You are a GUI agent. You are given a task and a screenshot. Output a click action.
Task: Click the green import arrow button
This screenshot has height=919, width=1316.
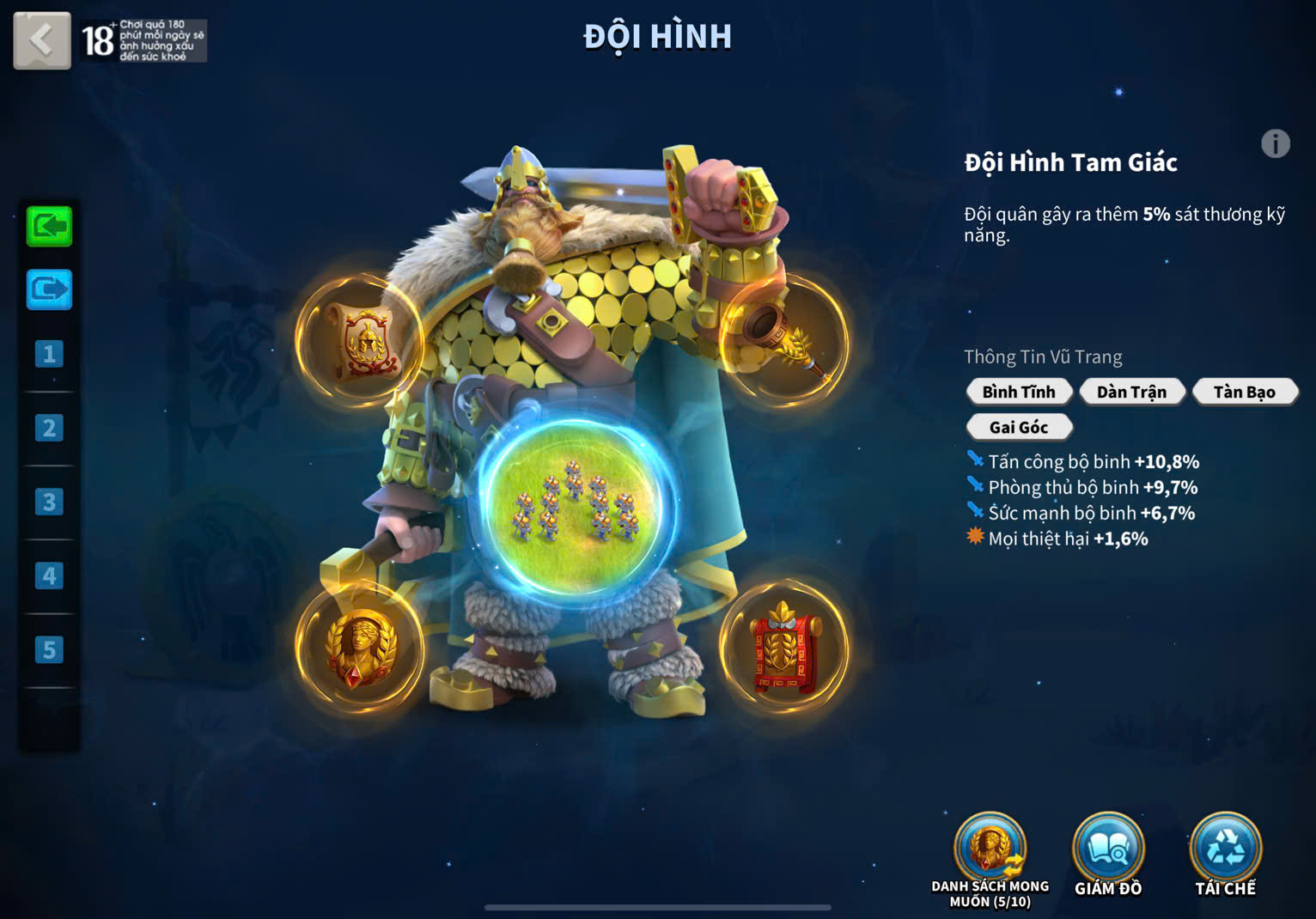point(49,226)
